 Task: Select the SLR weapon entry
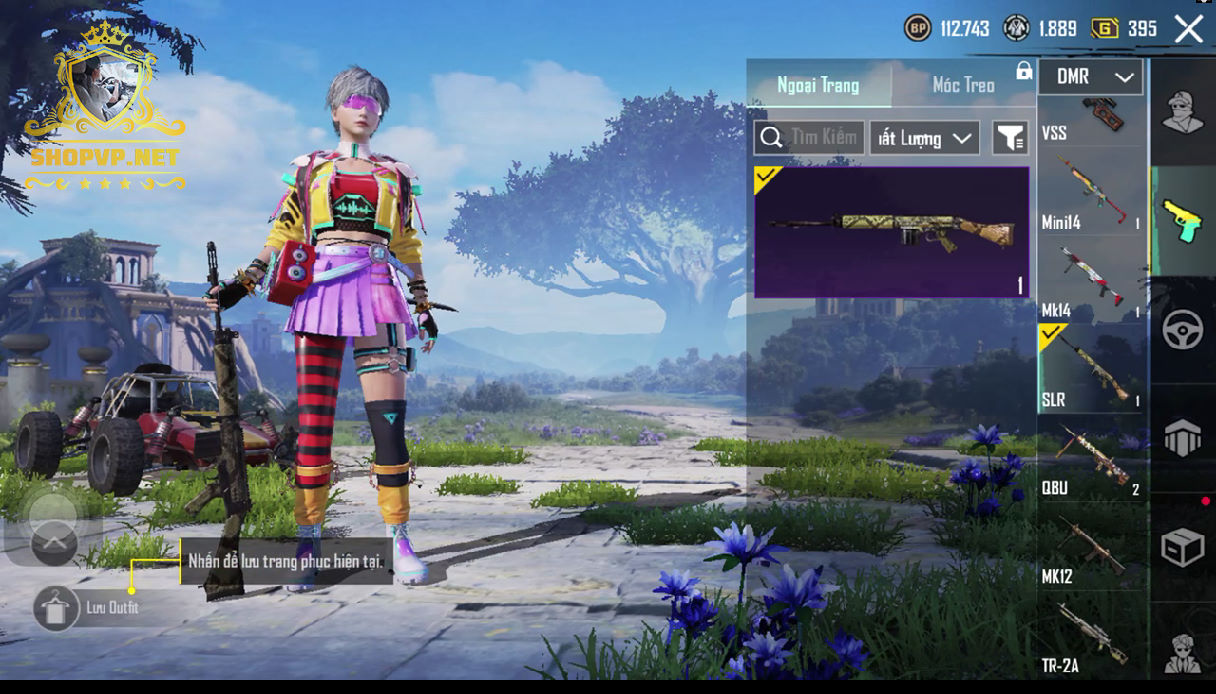point(1092,369)
